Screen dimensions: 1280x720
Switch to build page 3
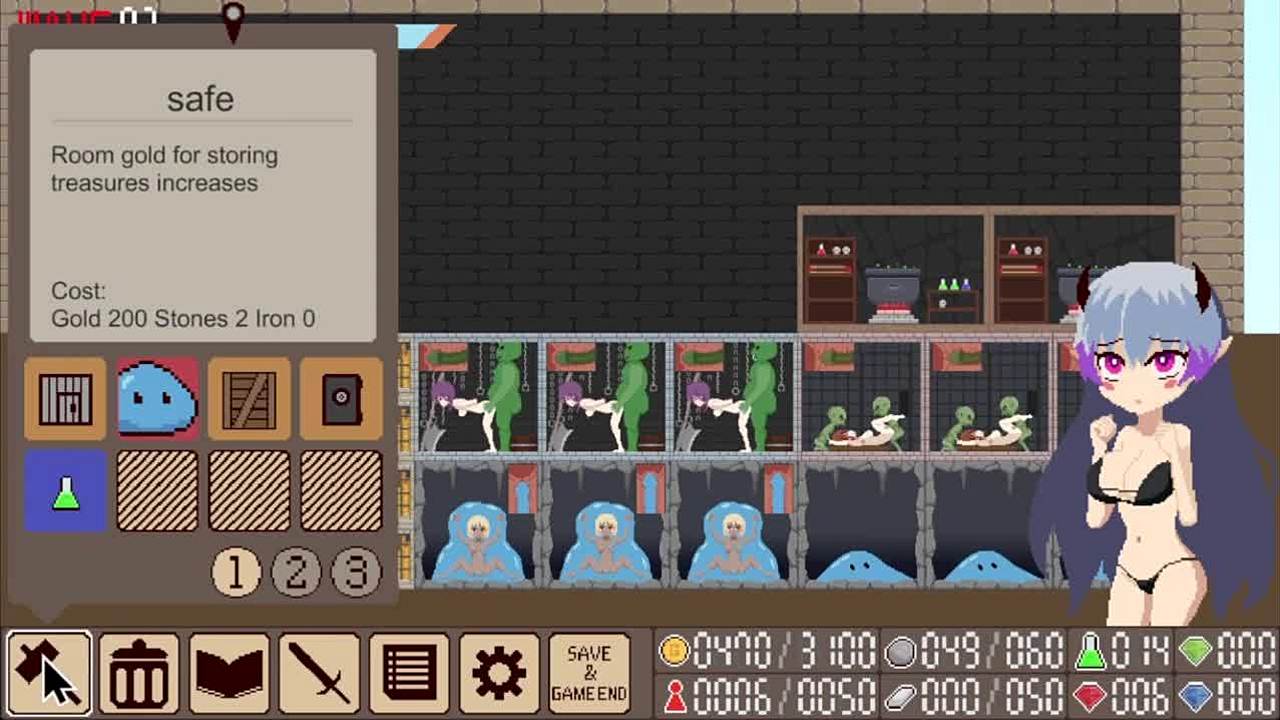pos(356,572)
